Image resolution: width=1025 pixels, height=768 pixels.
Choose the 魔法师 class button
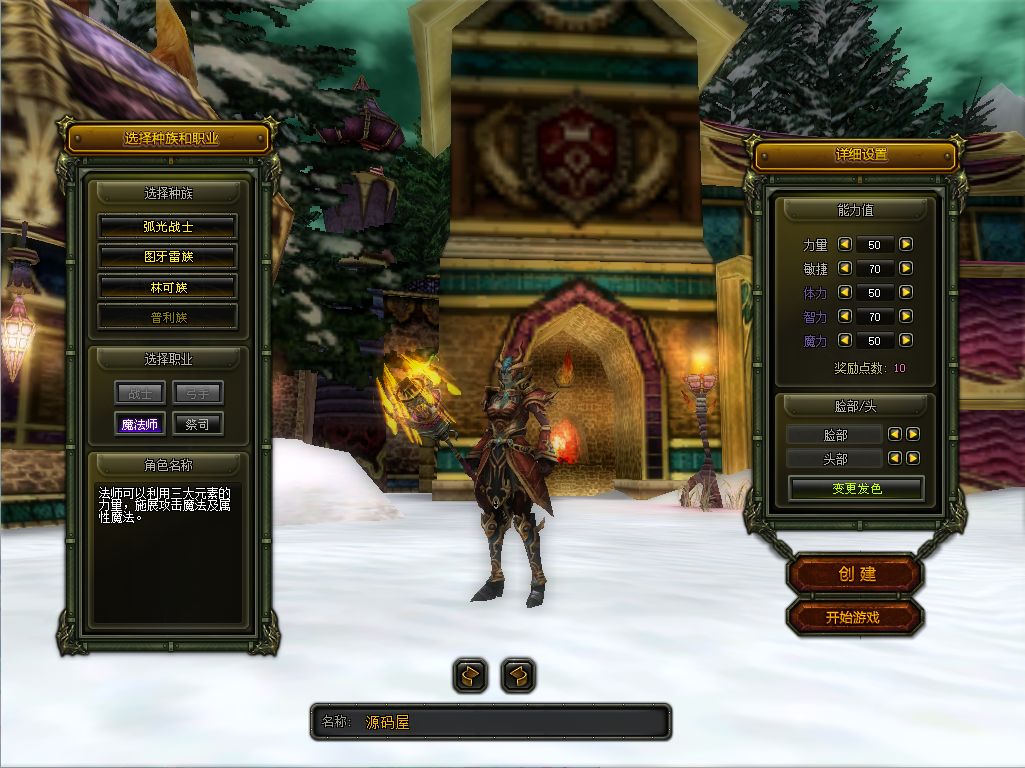[x=139, y=424]
